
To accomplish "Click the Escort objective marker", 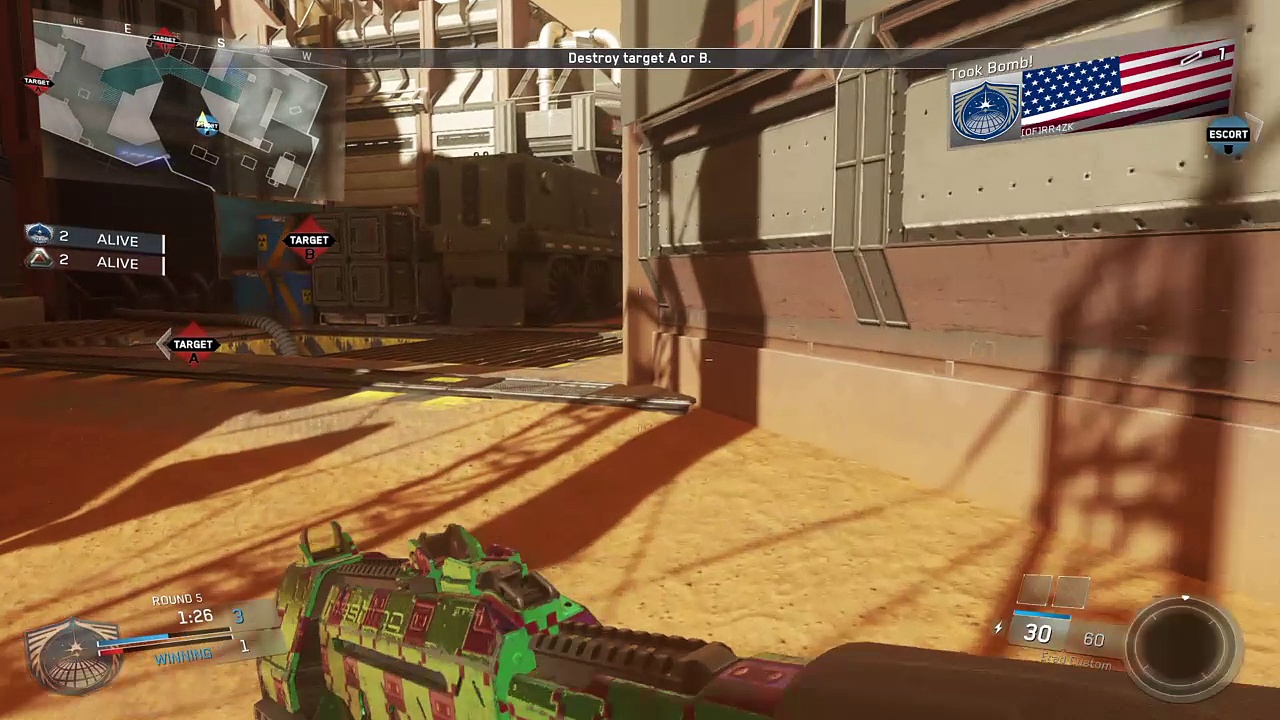I will 1228,138.
